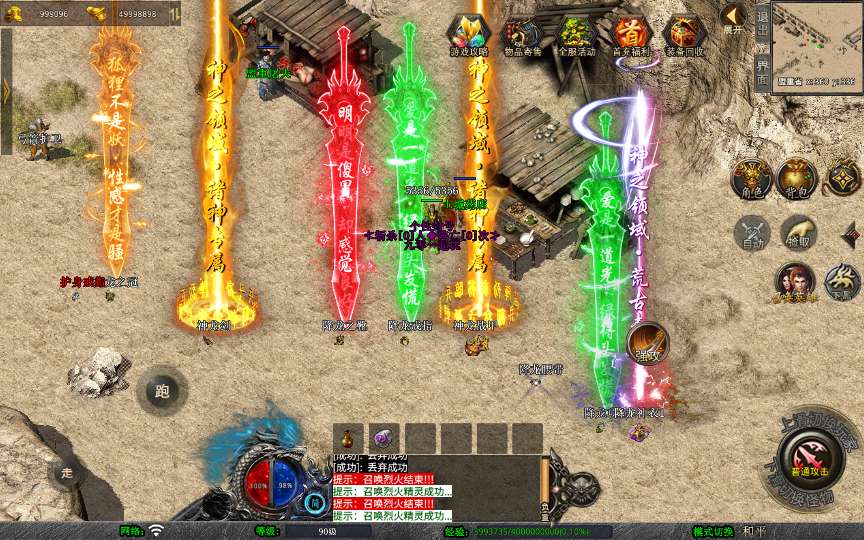Screen dimensions: 864x540
Task: Tap the 拾取 pickup hand button
Action: (797, 233)
